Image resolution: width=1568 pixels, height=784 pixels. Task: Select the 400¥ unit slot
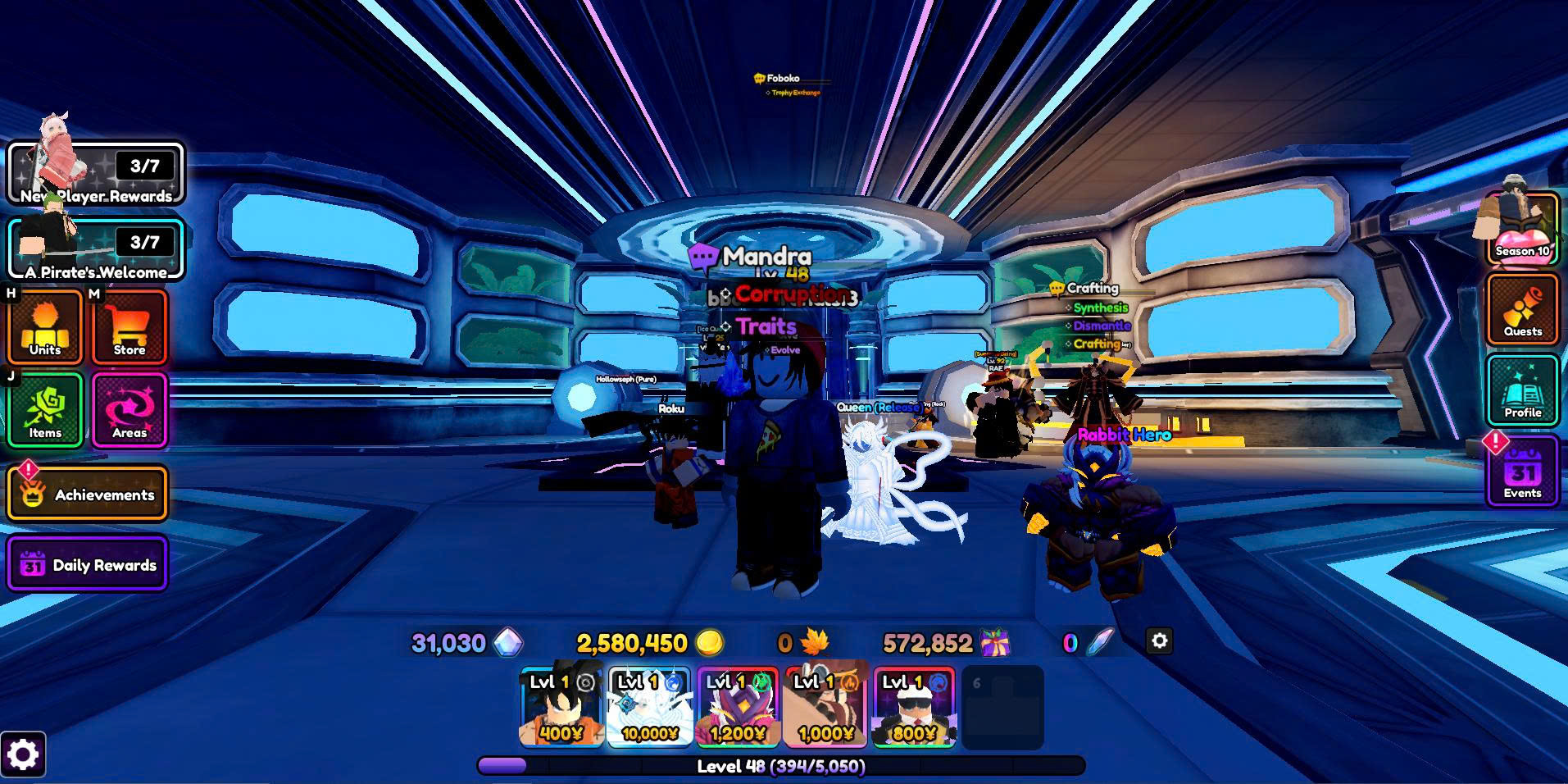[x=561, y=707]
